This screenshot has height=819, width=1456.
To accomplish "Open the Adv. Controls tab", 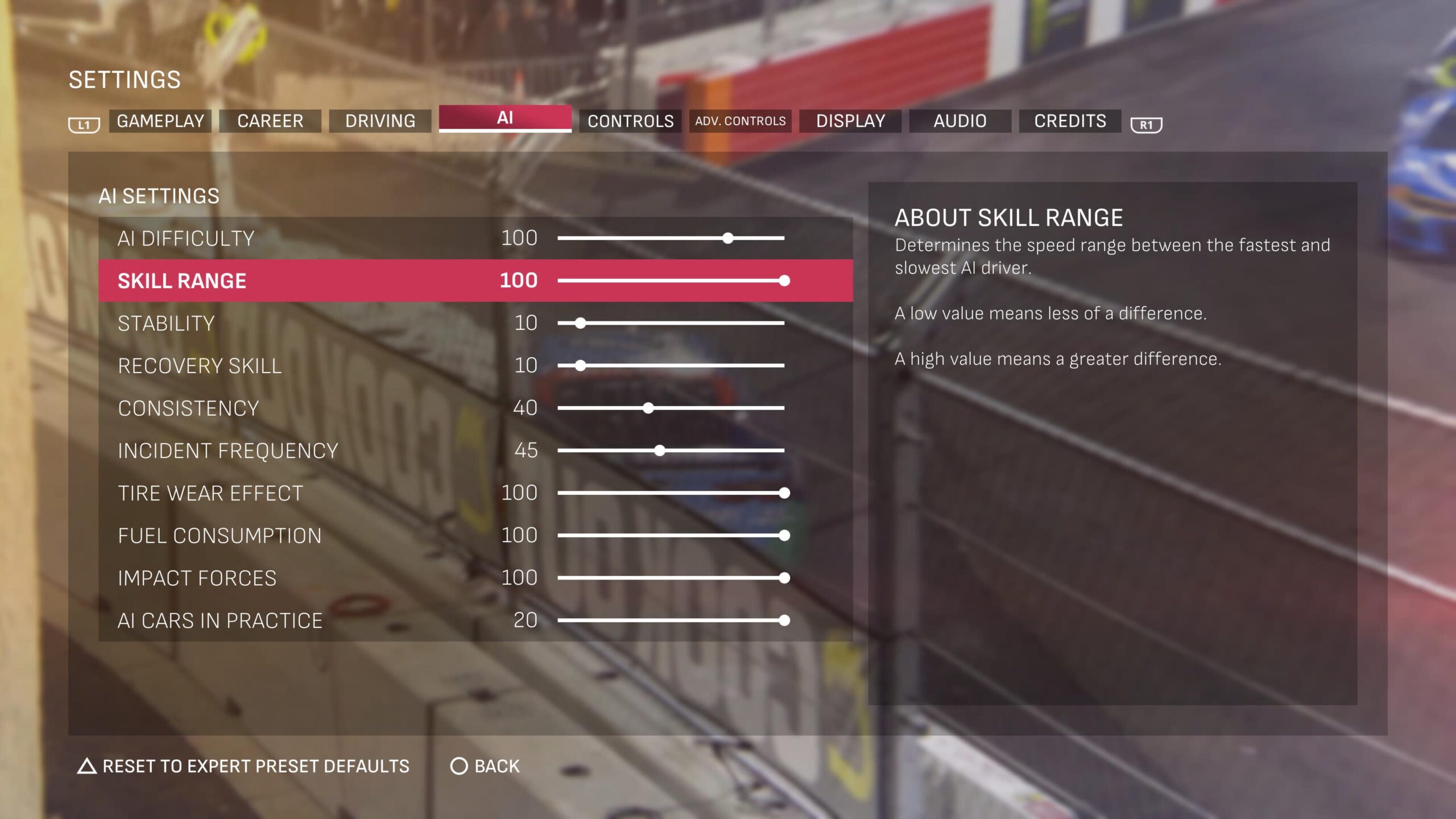I will click(x=740, y=121).
